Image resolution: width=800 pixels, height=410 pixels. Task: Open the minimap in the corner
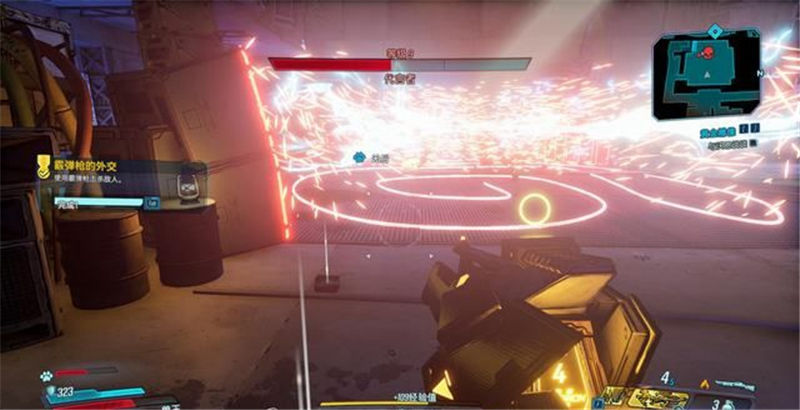[x=706, y=76]
